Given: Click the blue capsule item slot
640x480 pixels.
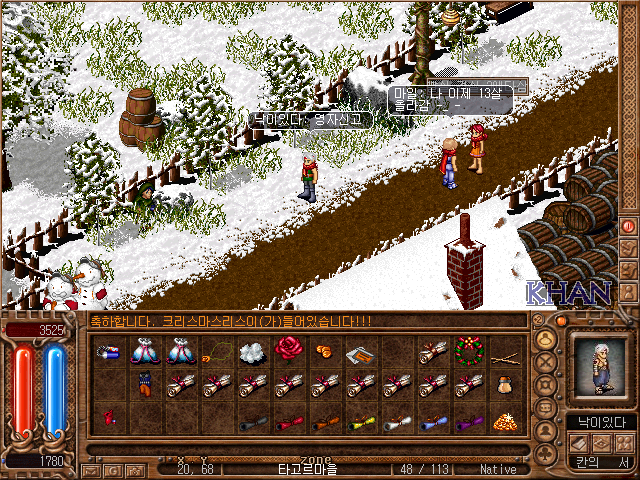Looking at the screenshot, I should click(108, 351).
